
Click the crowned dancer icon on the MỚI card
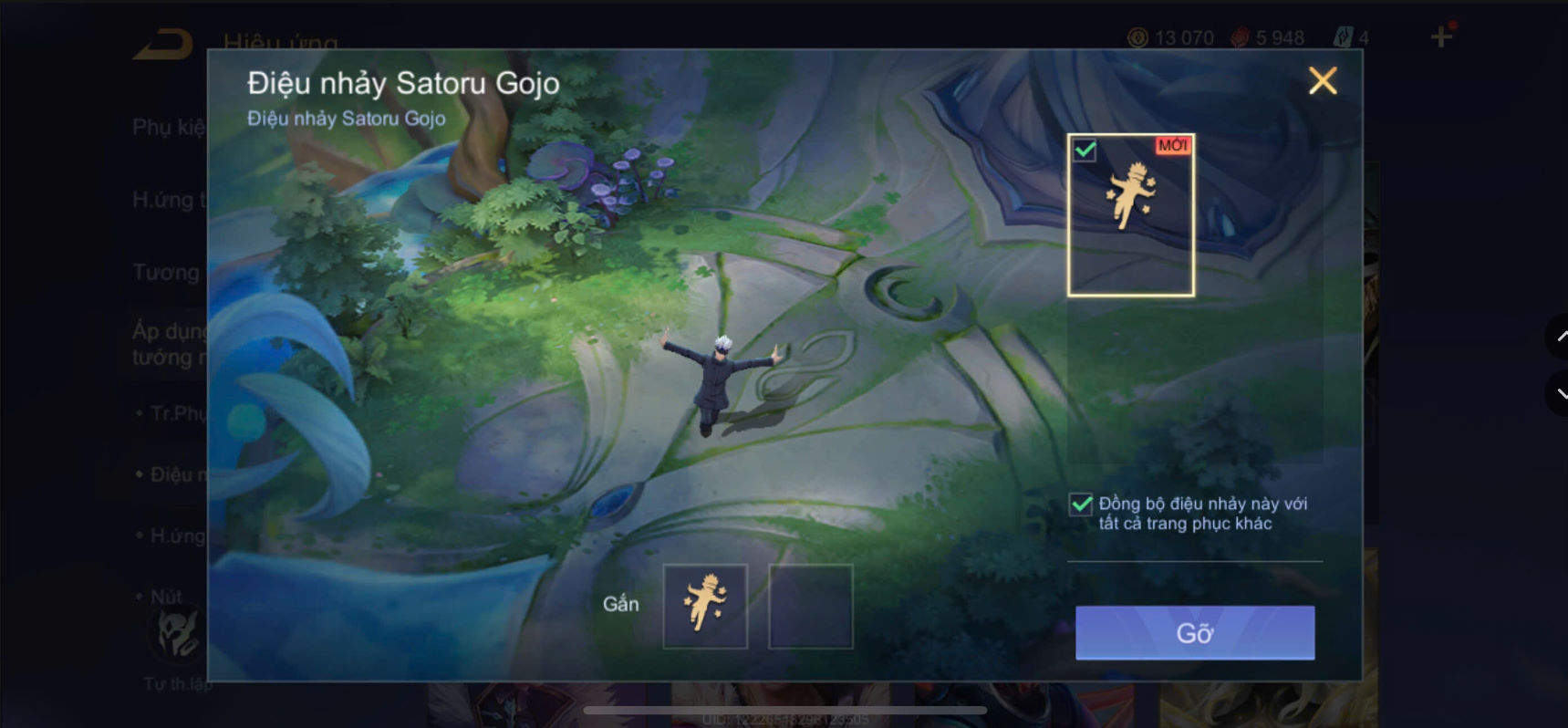coord(1129,194)
